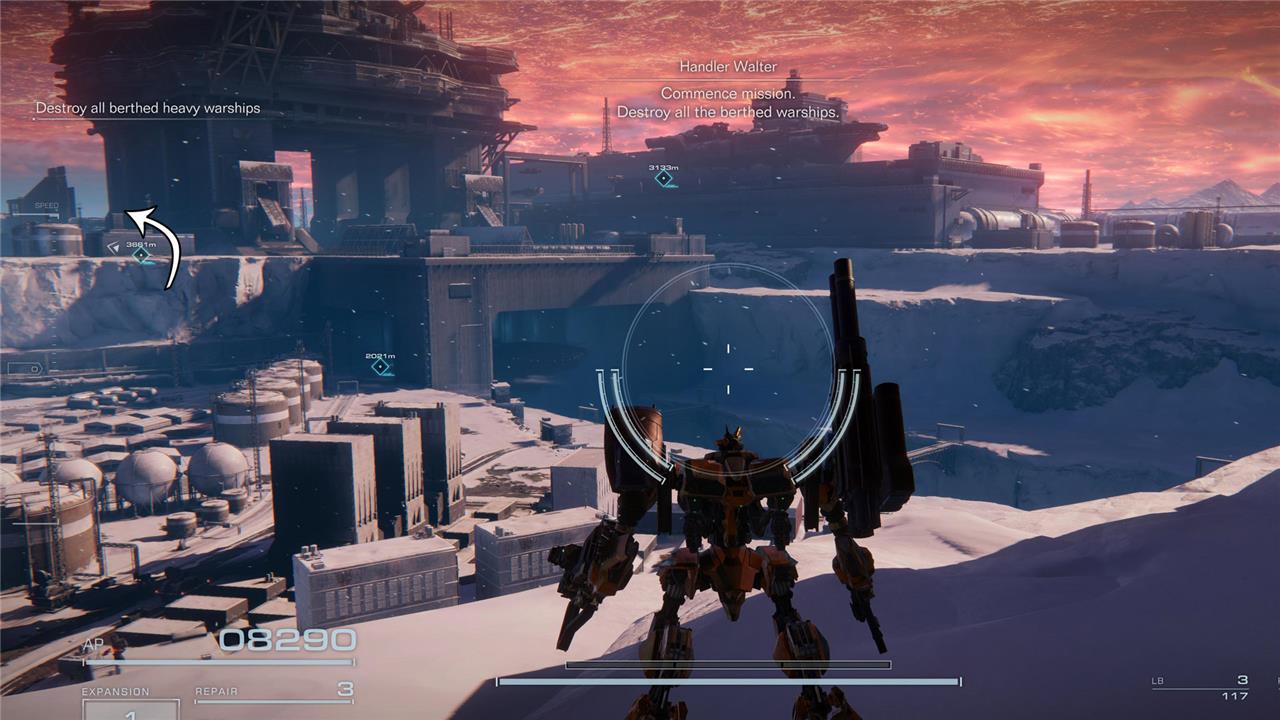This screenshot has width=1280, height=720.
Task: Choose the 2021m target waypoint marker
Action: click(x=380, y=367)
